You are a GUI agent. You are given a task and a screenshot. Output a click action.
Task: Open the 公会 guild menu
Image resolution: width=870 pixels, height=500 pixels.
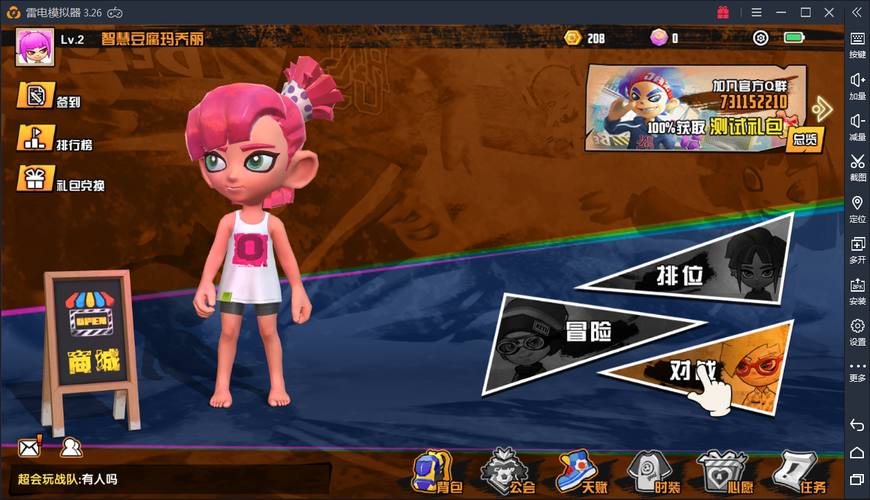point(505,472)
